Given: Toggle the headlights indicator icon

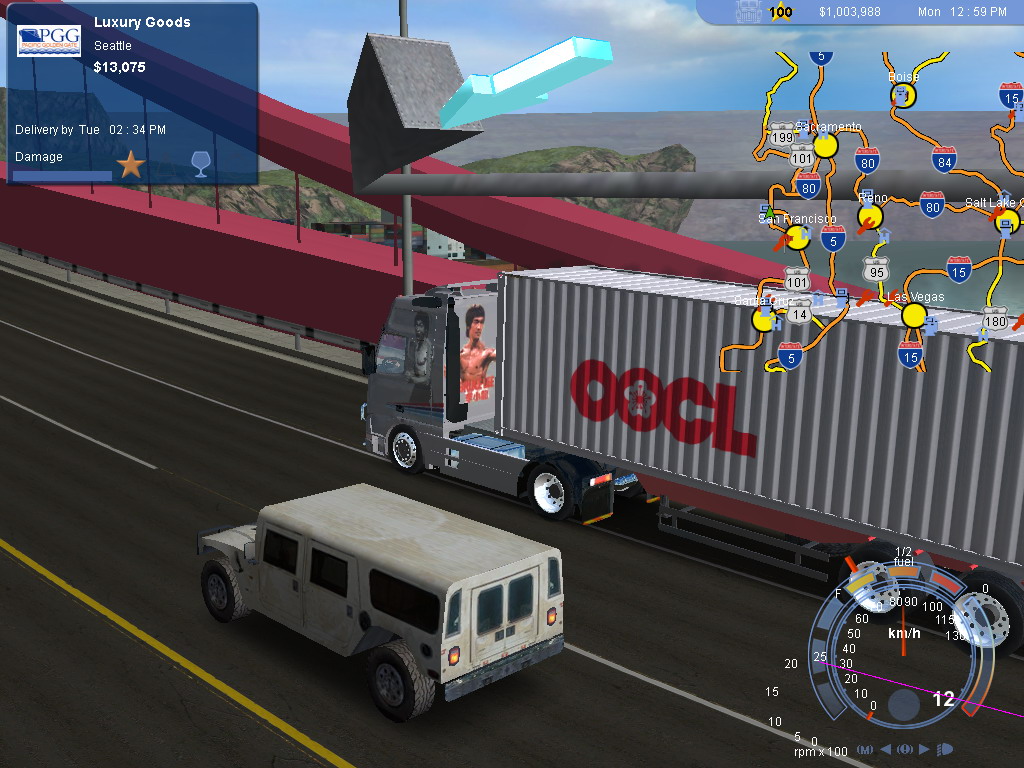Looking at the screenshot, I should (x=945, y=749).
